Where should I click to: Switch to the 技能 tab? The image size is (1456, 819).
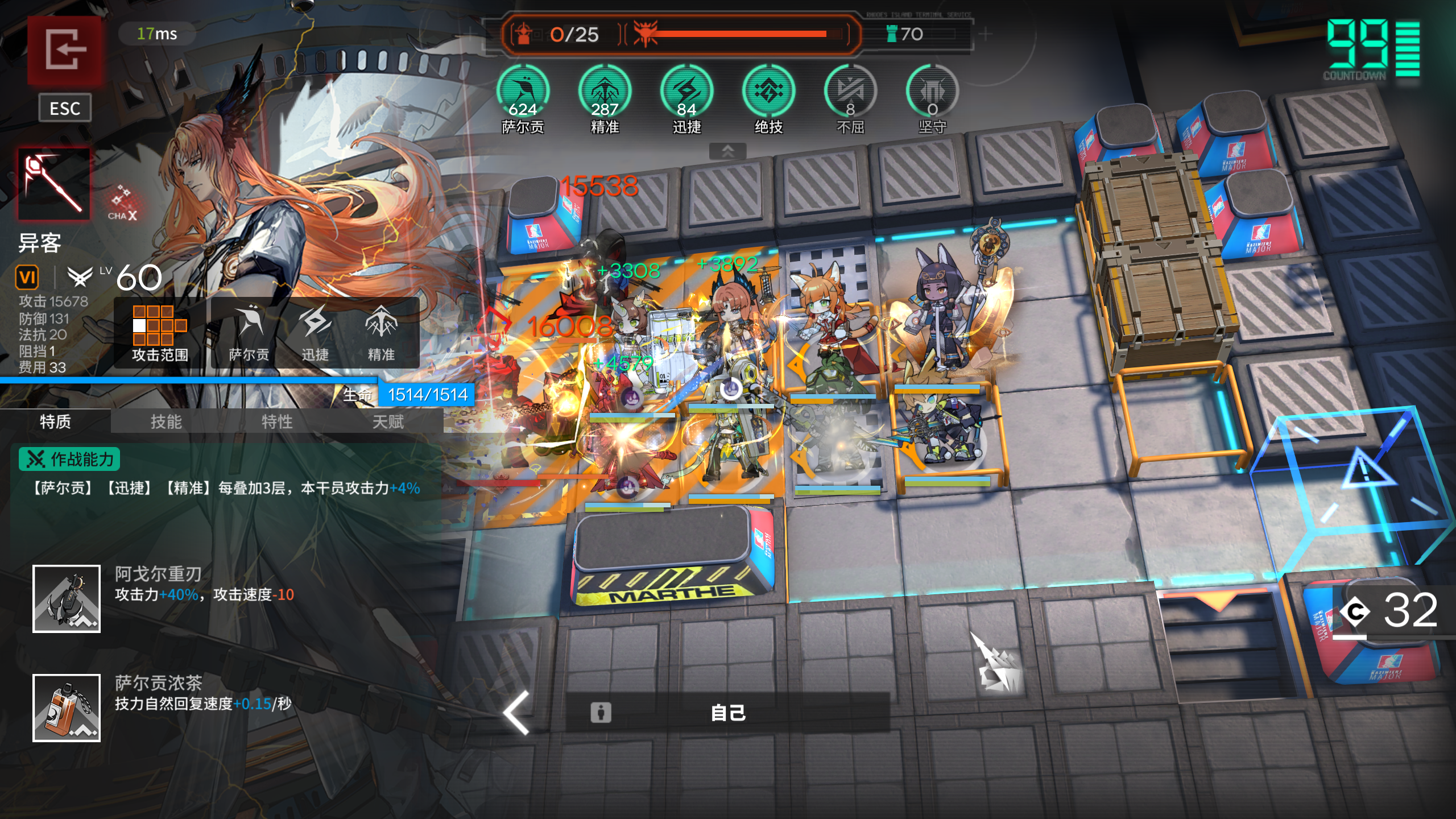pos(166,422)
